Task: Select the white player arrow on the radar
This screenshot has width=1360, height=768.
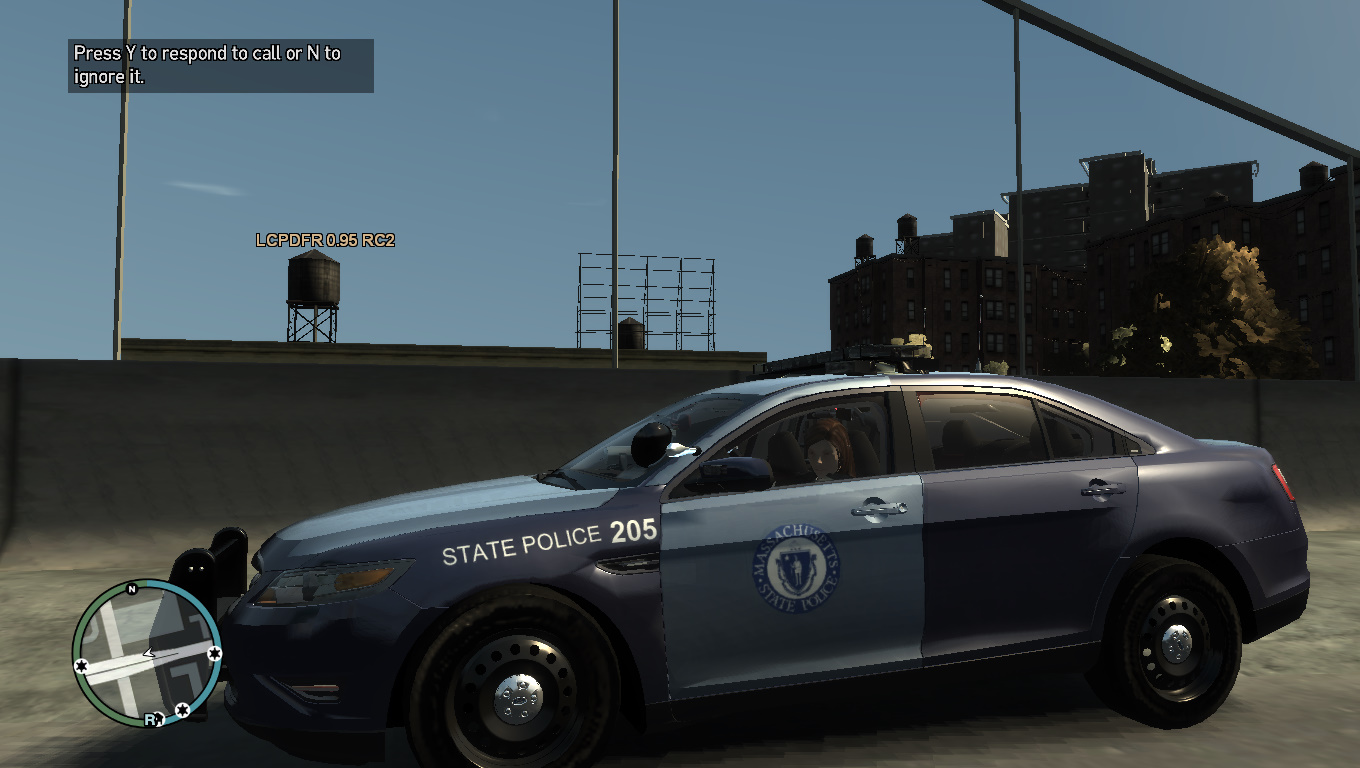Action: click(x=150, y=653)
